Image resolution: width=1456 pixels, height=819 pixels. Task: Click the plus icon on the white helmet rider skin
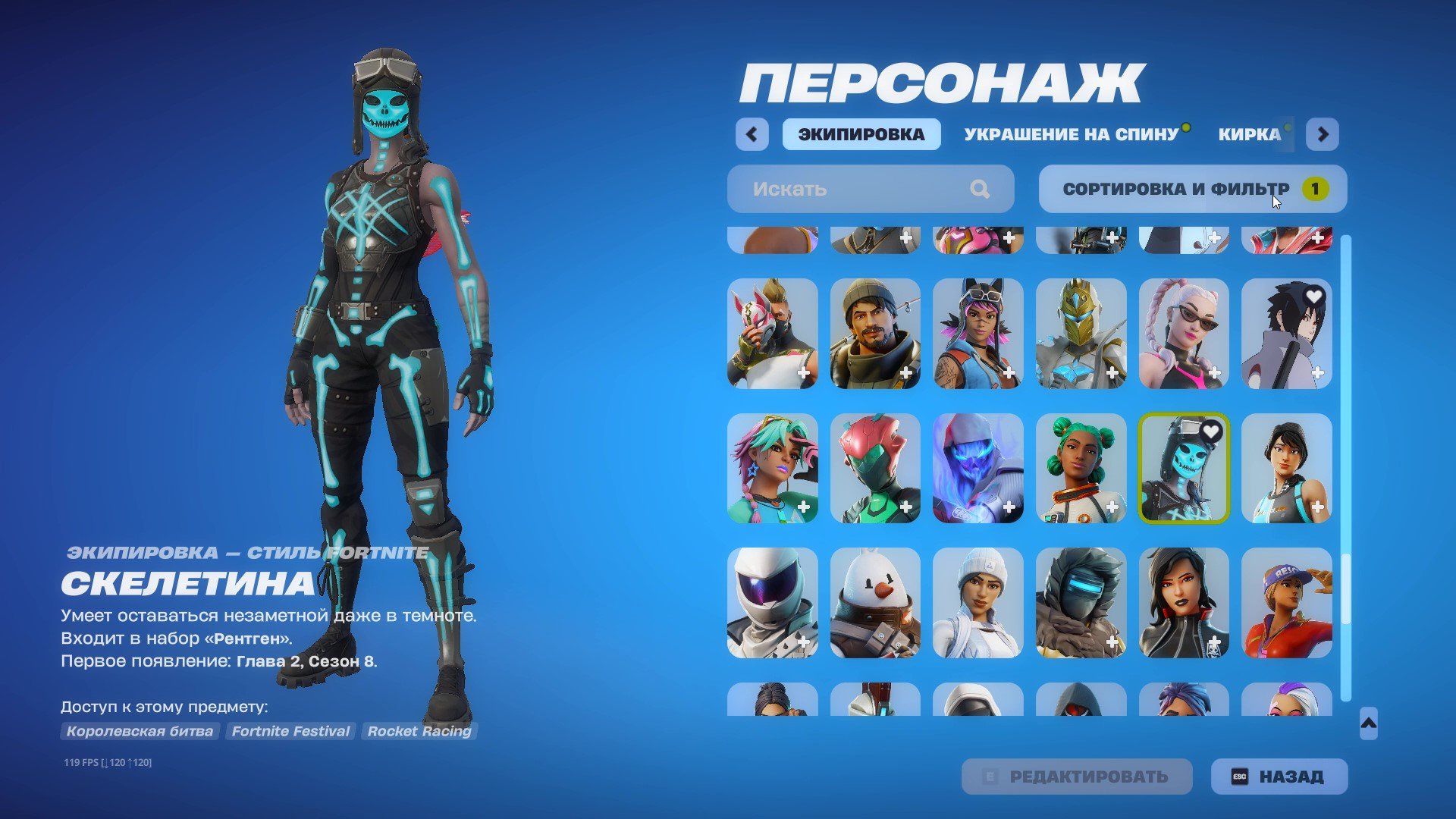click(x=805, y=643)
